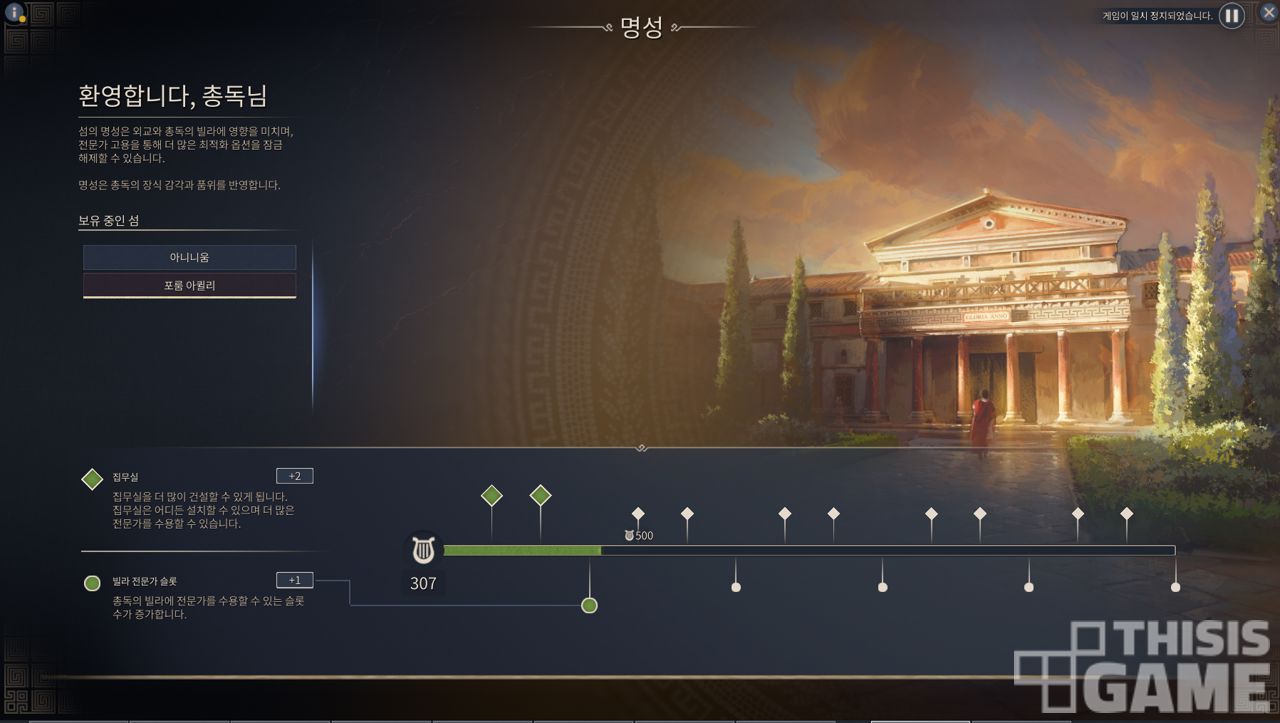The image size is (1280, 723).
Task: Toggle the game pause button
Action: pos(1232,16)
